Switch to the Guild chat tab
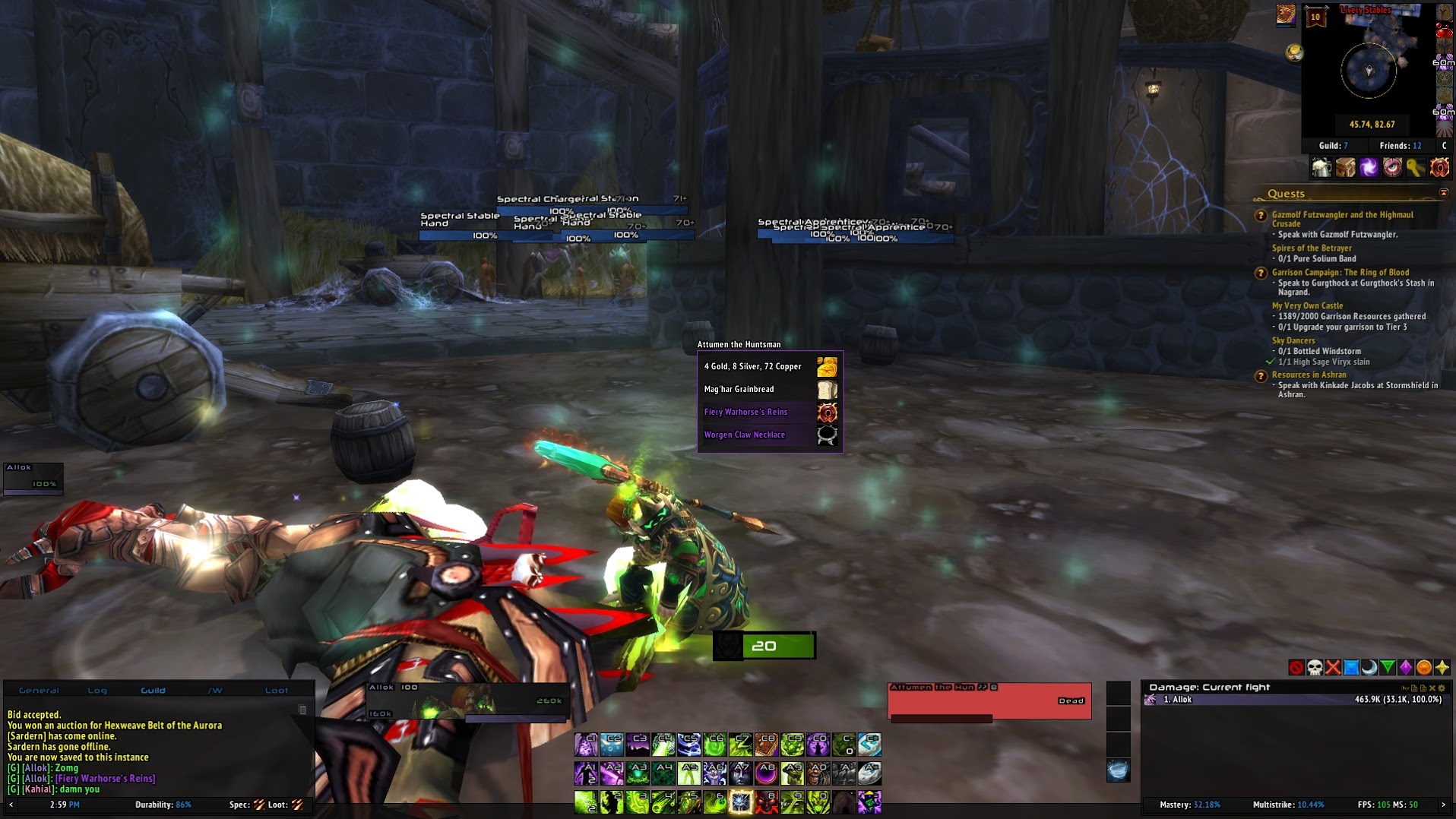Screen dimensions: 1456x819 pos(153,691)
